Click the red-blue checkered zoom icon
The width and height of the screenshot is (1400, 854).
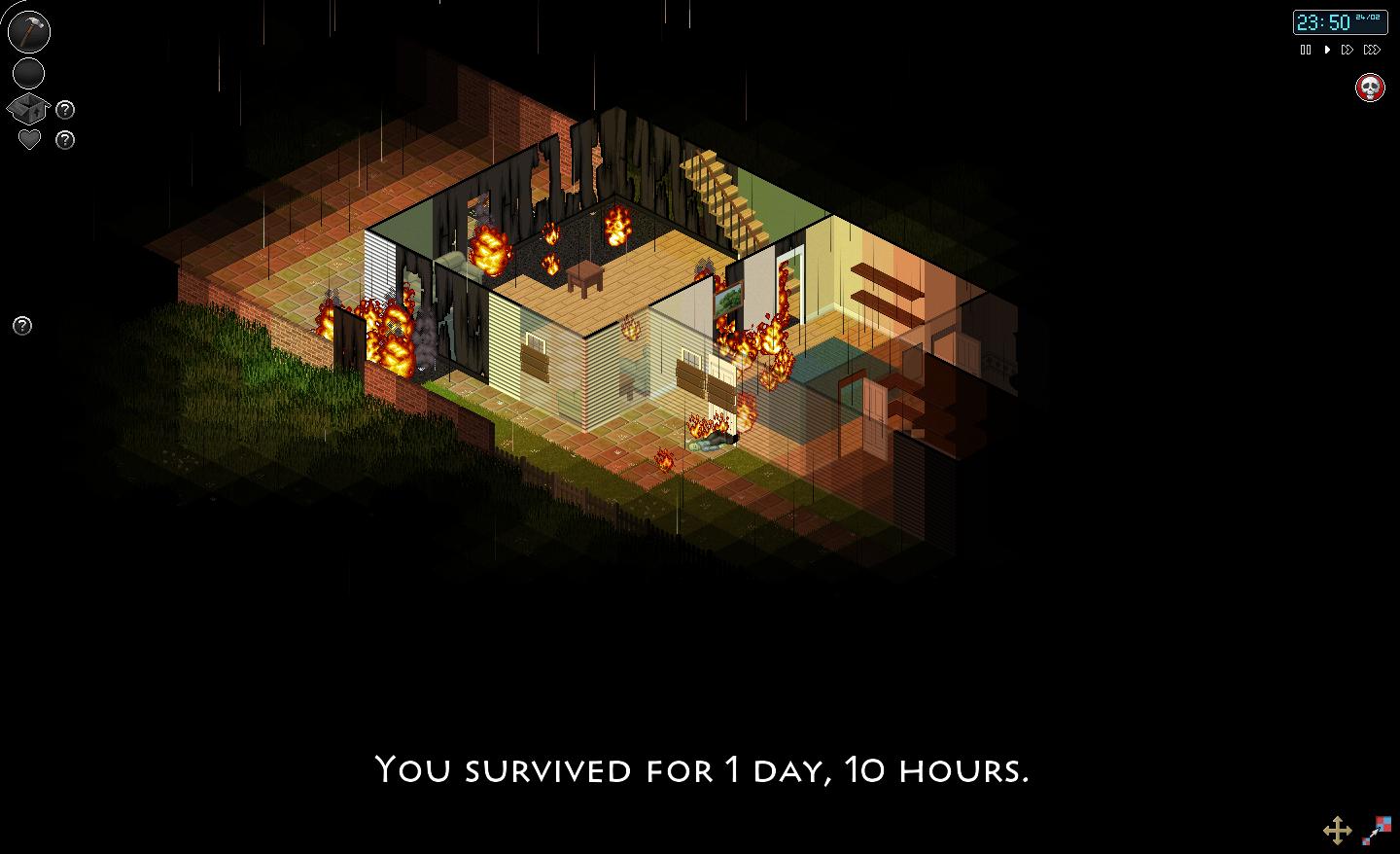click(x=1378, y=830)
